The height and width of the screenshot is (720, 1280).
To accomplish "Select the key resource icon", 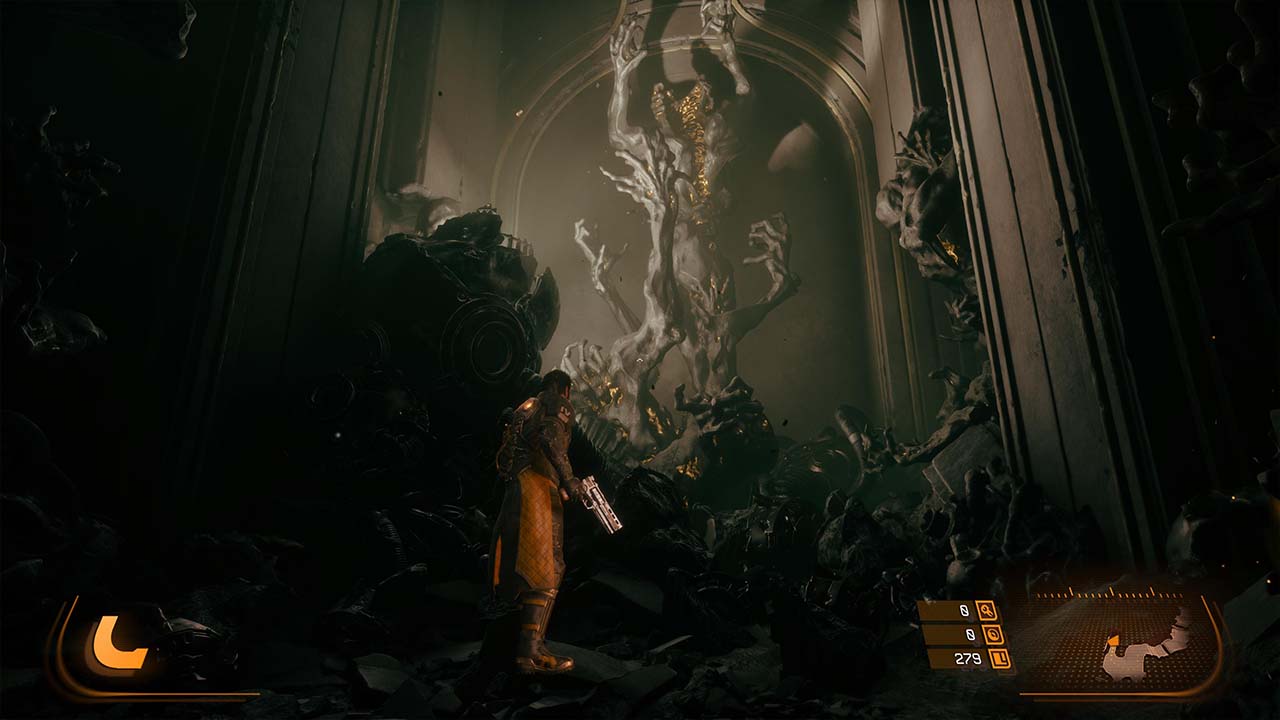I will coord(987,610).
